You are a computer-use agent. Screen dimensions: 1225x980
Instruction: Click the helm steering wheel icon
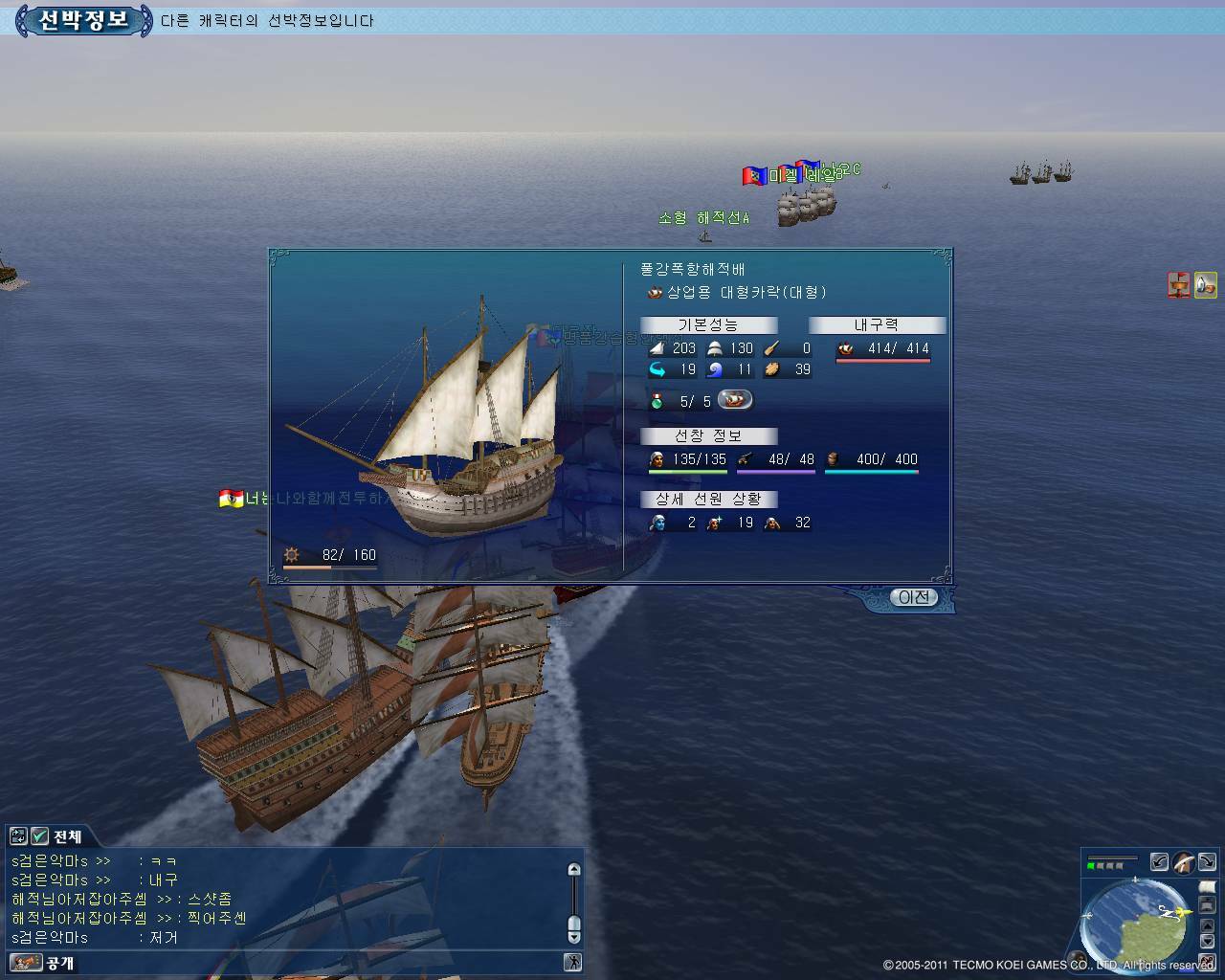coord(1183,862)
